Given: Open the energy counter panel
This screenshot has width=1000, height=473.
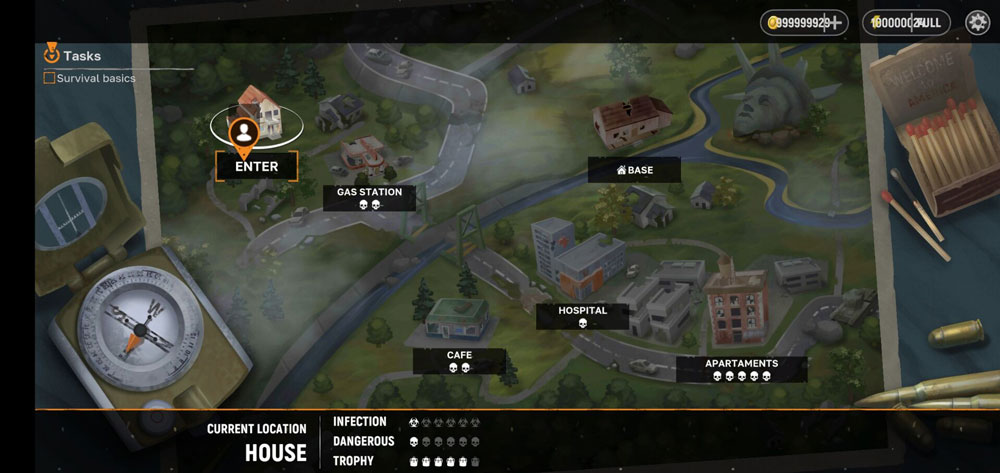Looking at the screenshot, I should (x=906, y=22).
